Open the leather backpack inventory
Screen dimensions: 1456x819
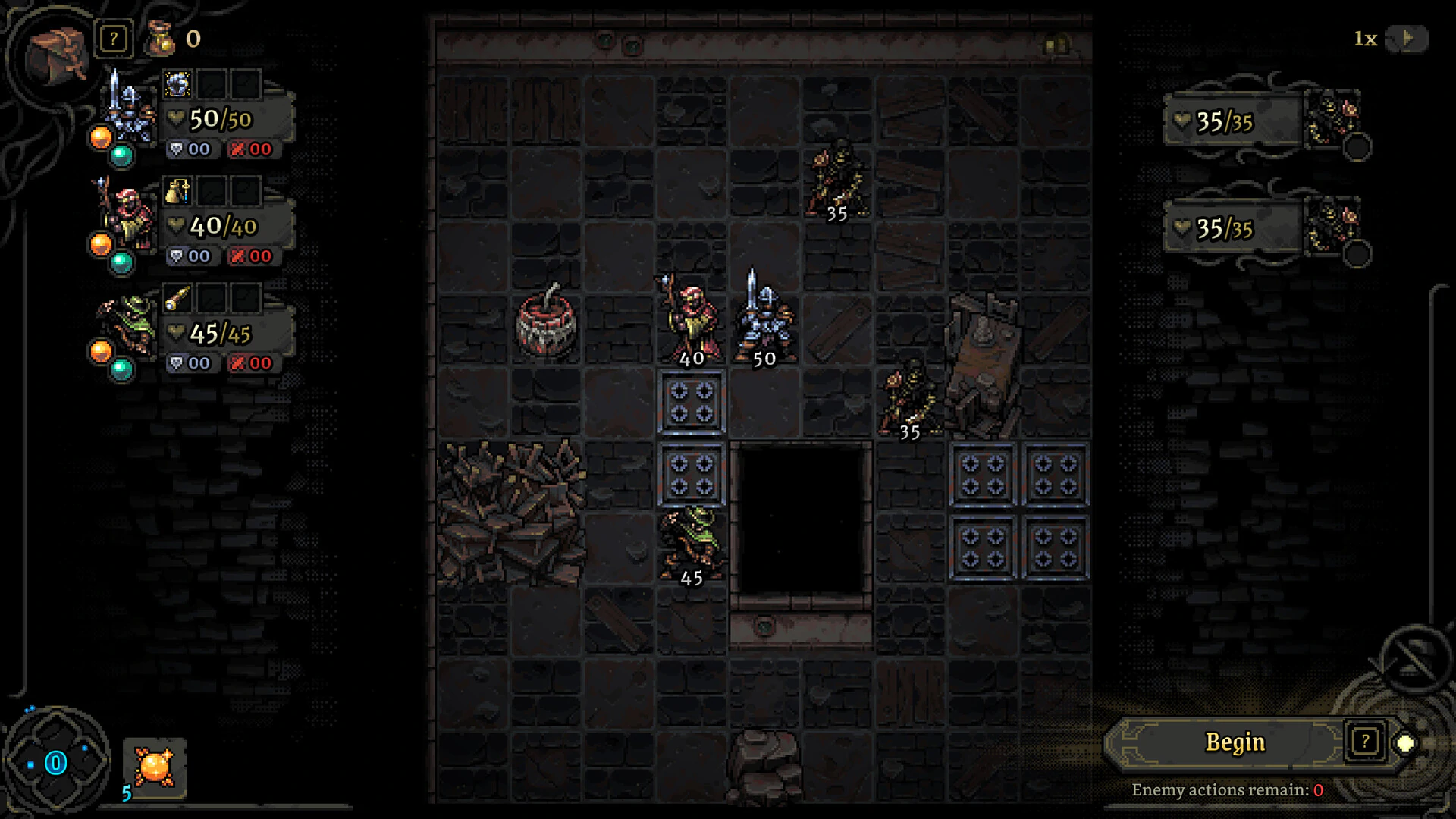57,52
